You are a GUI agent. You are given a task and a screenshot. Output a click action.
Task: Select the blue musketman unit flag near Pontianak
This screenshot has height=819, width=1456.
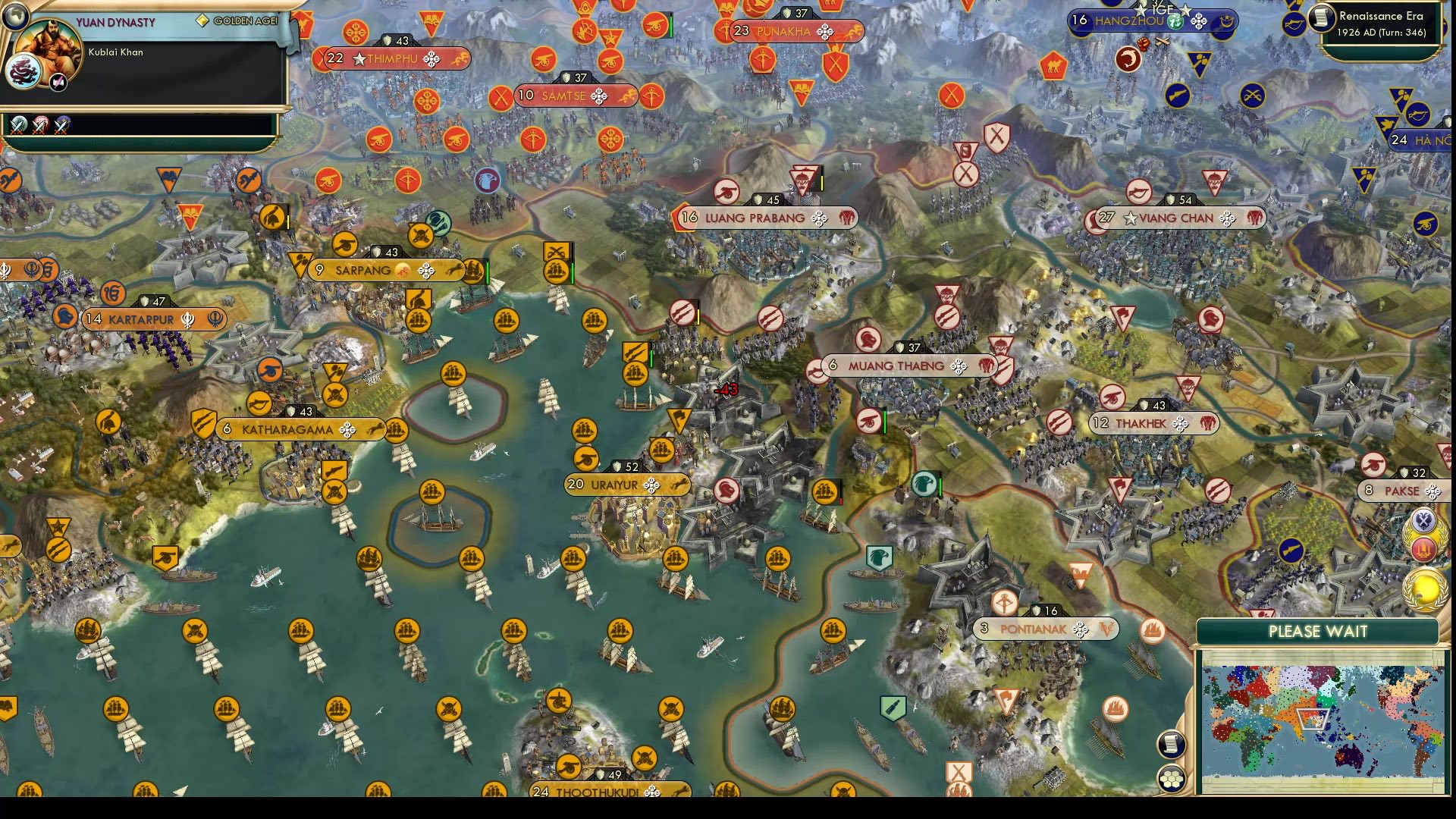click(x=1290, y=548)
